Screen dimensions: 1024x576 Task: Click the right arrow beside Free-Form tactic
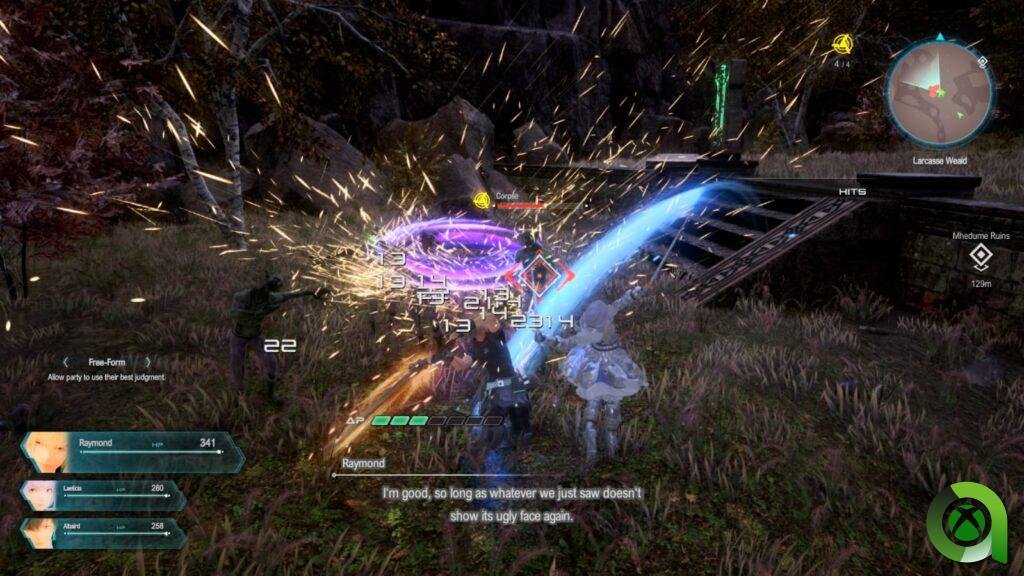point(148,362)
